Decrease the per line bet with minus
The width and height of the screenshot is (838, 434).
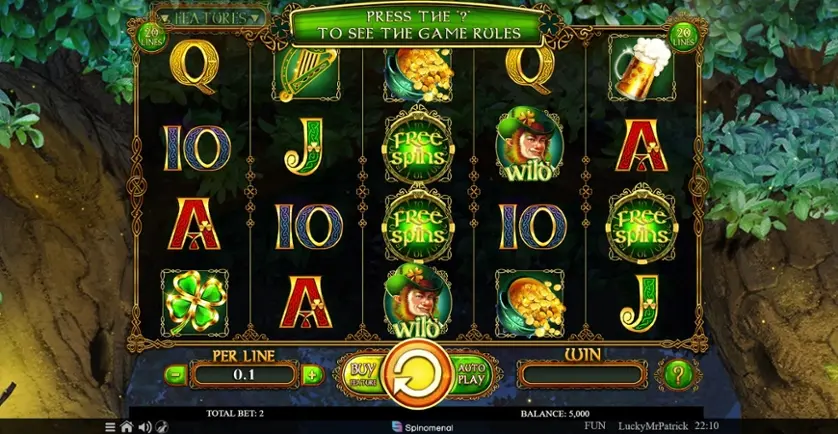175,375
